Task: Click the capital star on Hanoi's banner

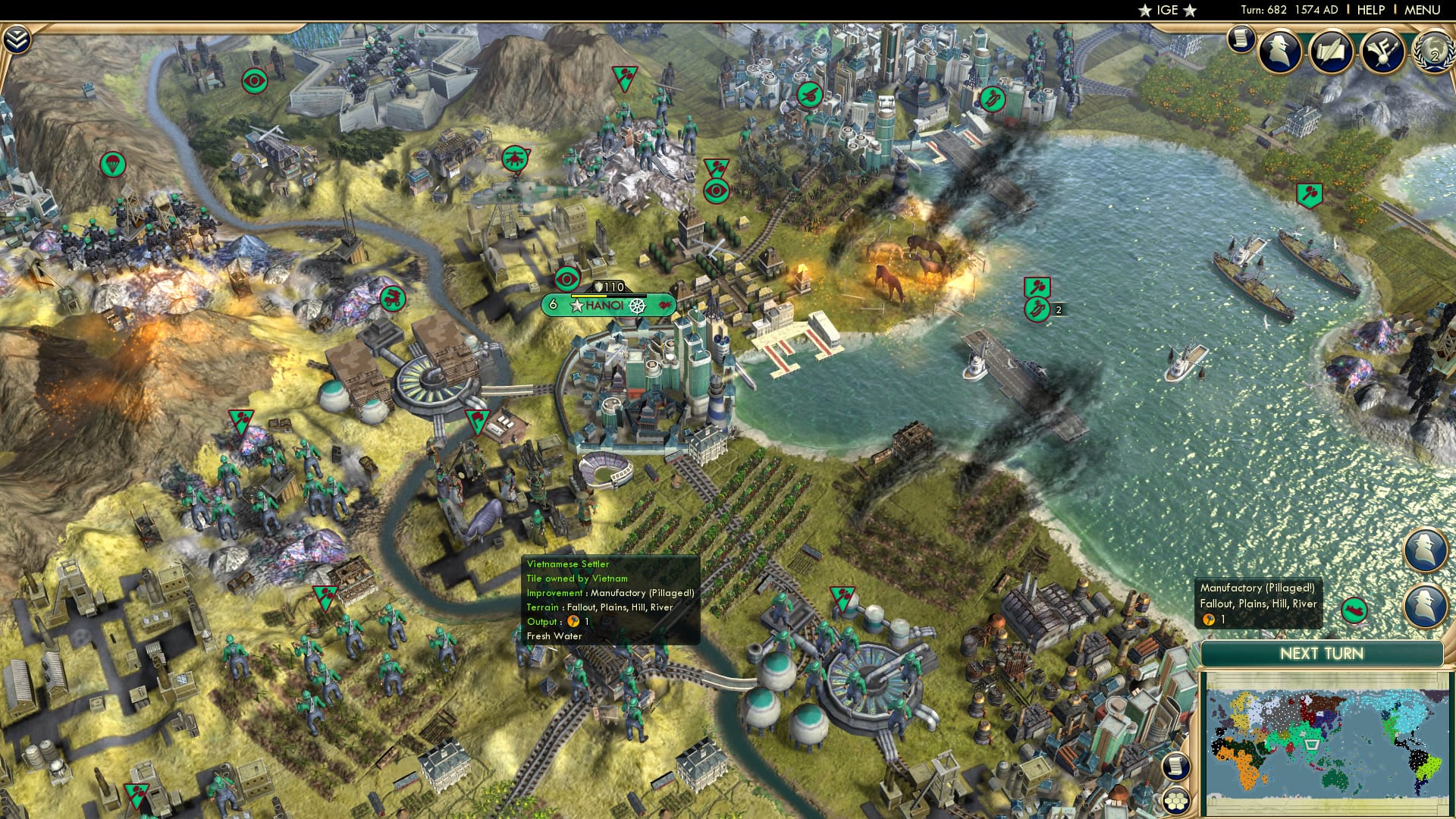Action: tap(576, 306)
